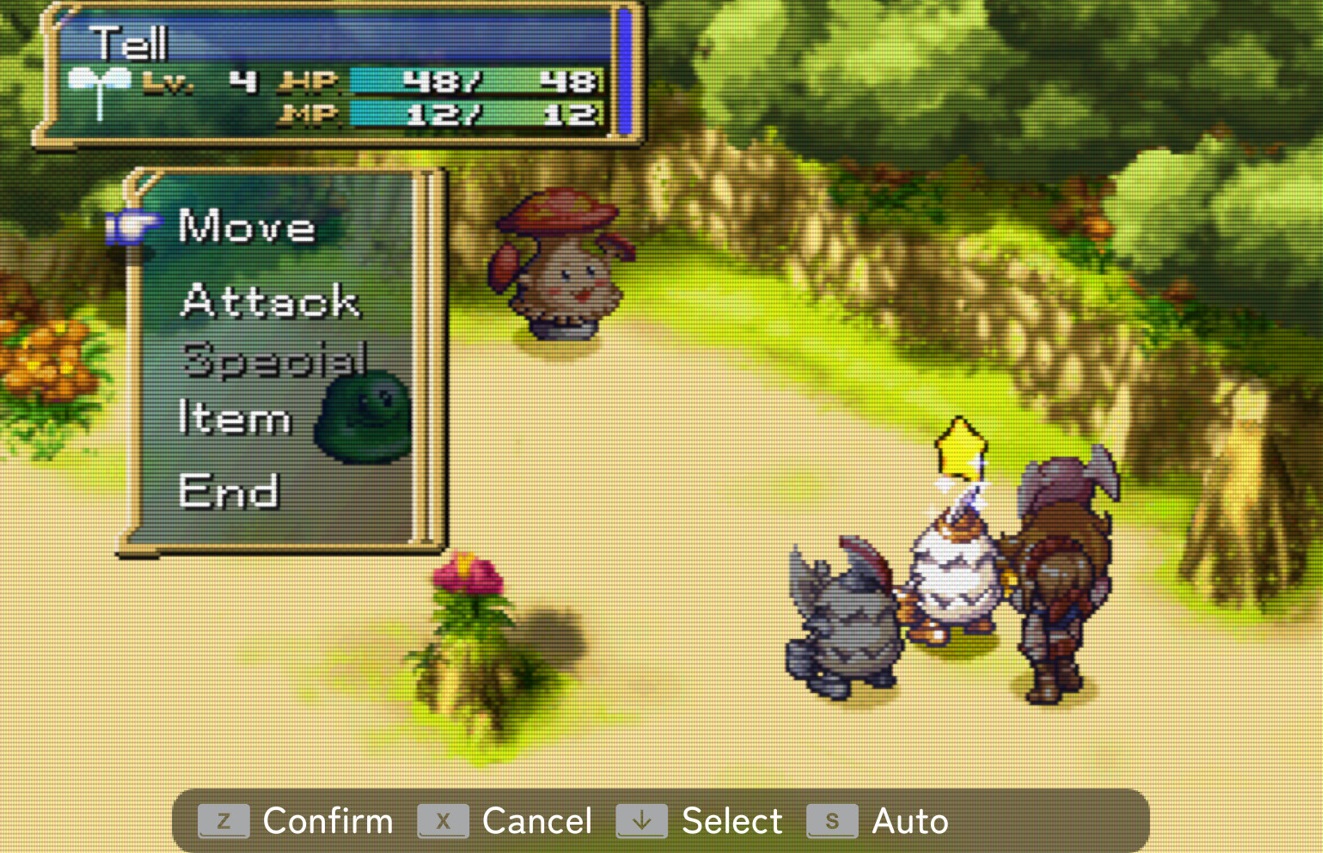Select the Move command
Image resolution: width=1323 pixels, height=853 pixels.
244,226
